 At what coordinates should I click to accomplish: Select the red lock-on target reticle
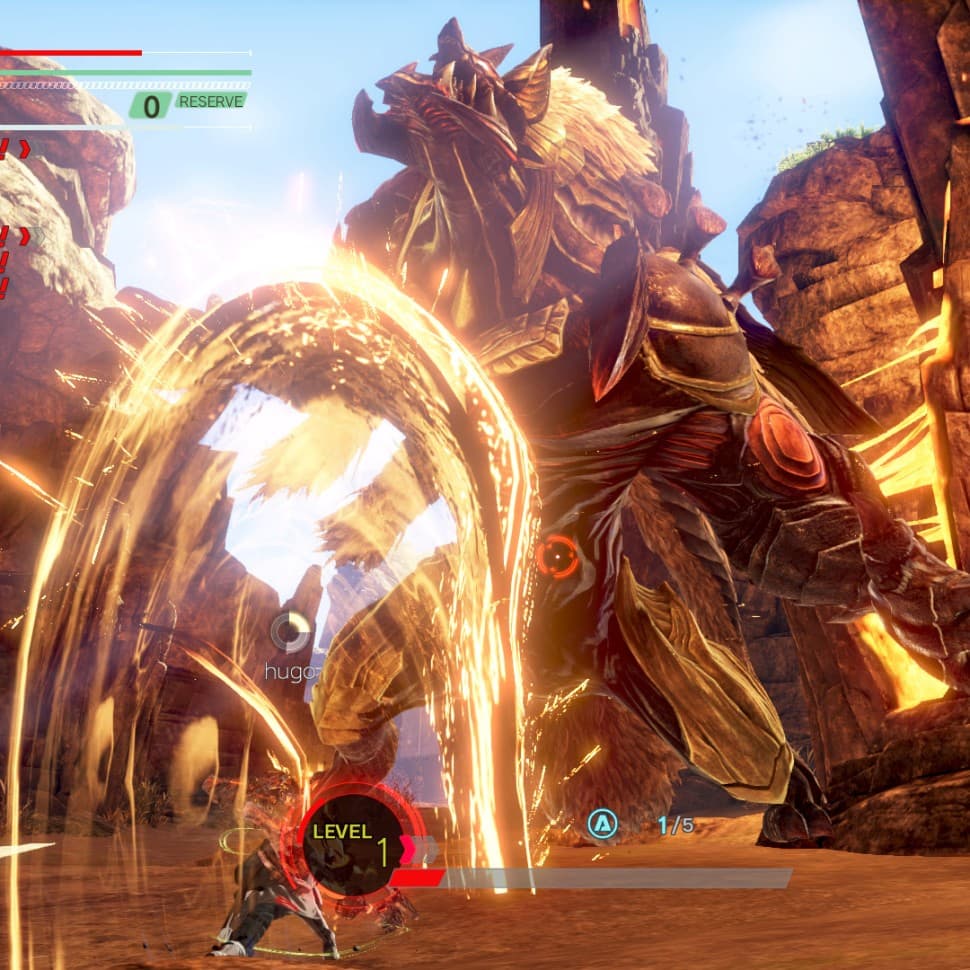[556, 556]
